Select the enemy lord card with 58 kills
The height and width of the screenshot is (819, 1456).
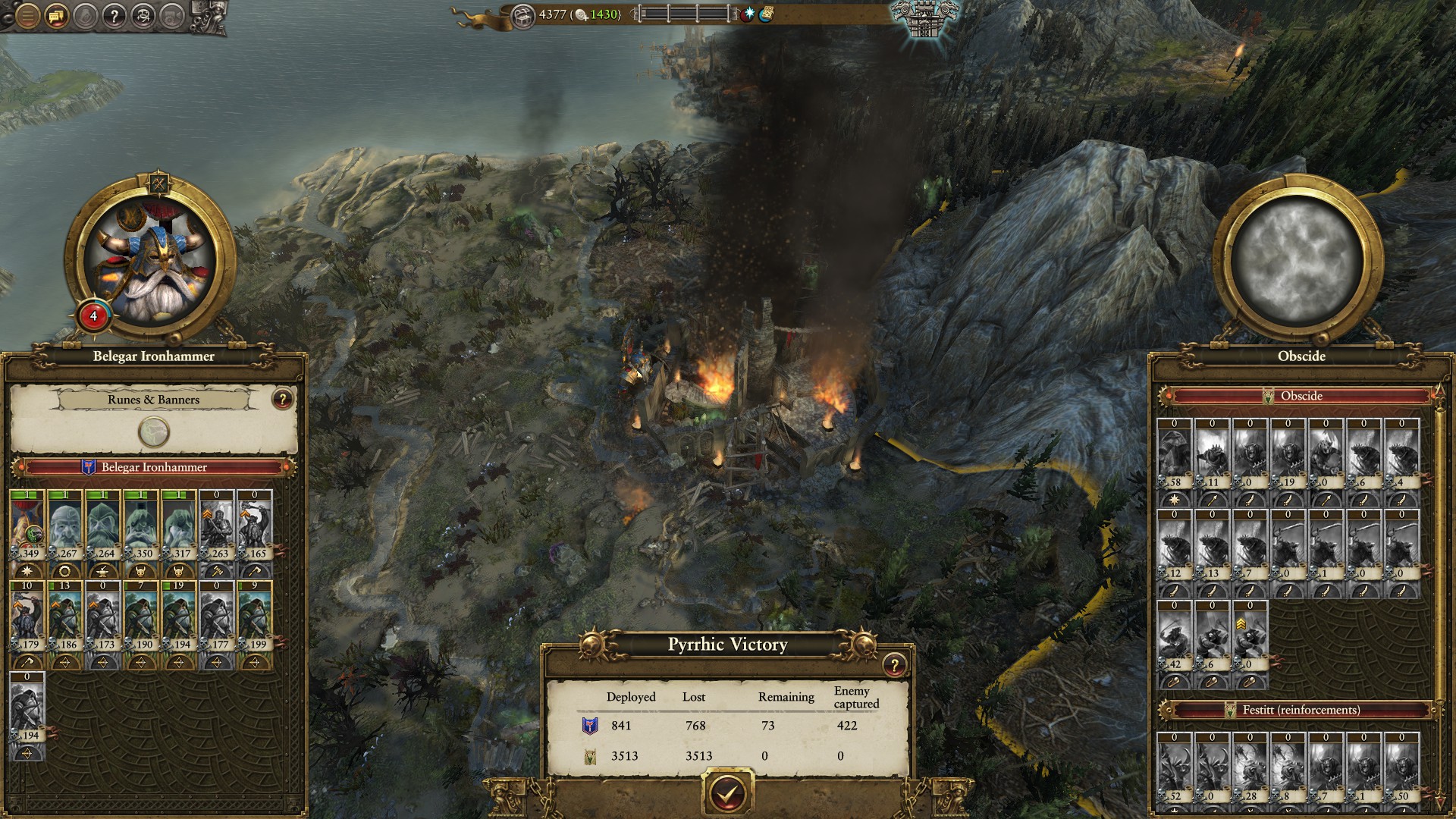click(1174, 453)
